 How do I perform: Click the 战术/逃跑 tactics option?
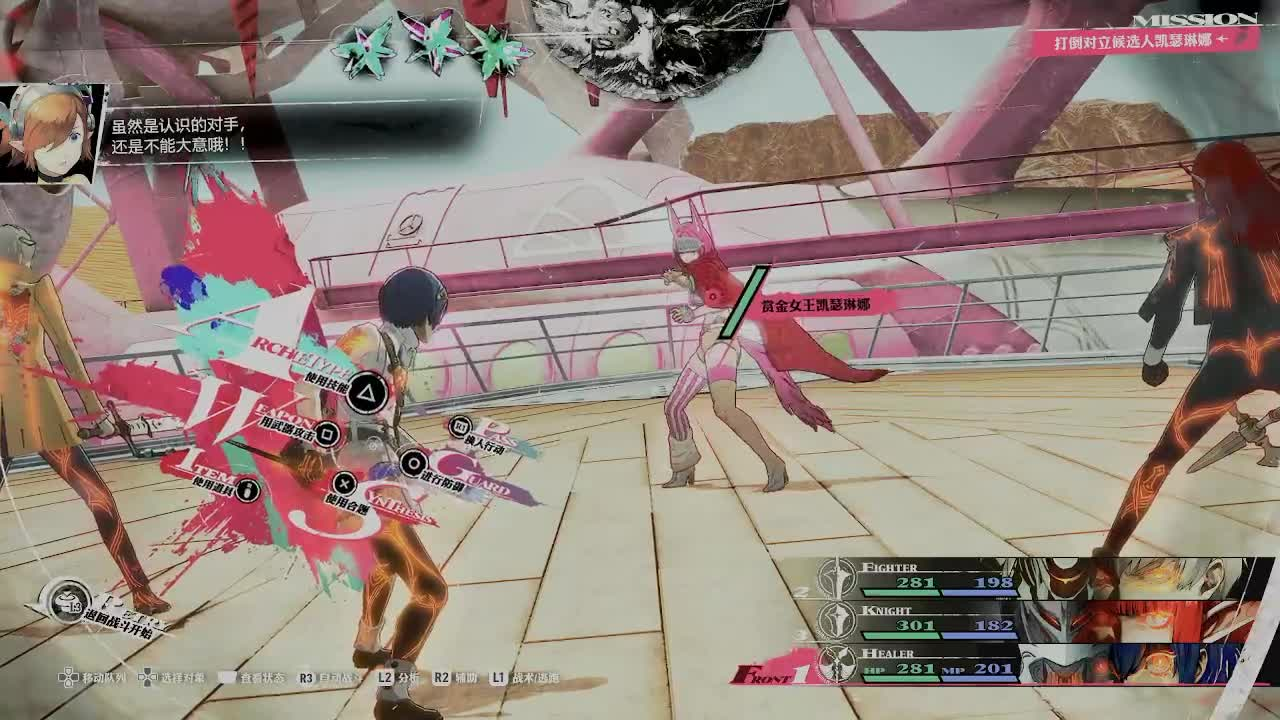(525, 678)
